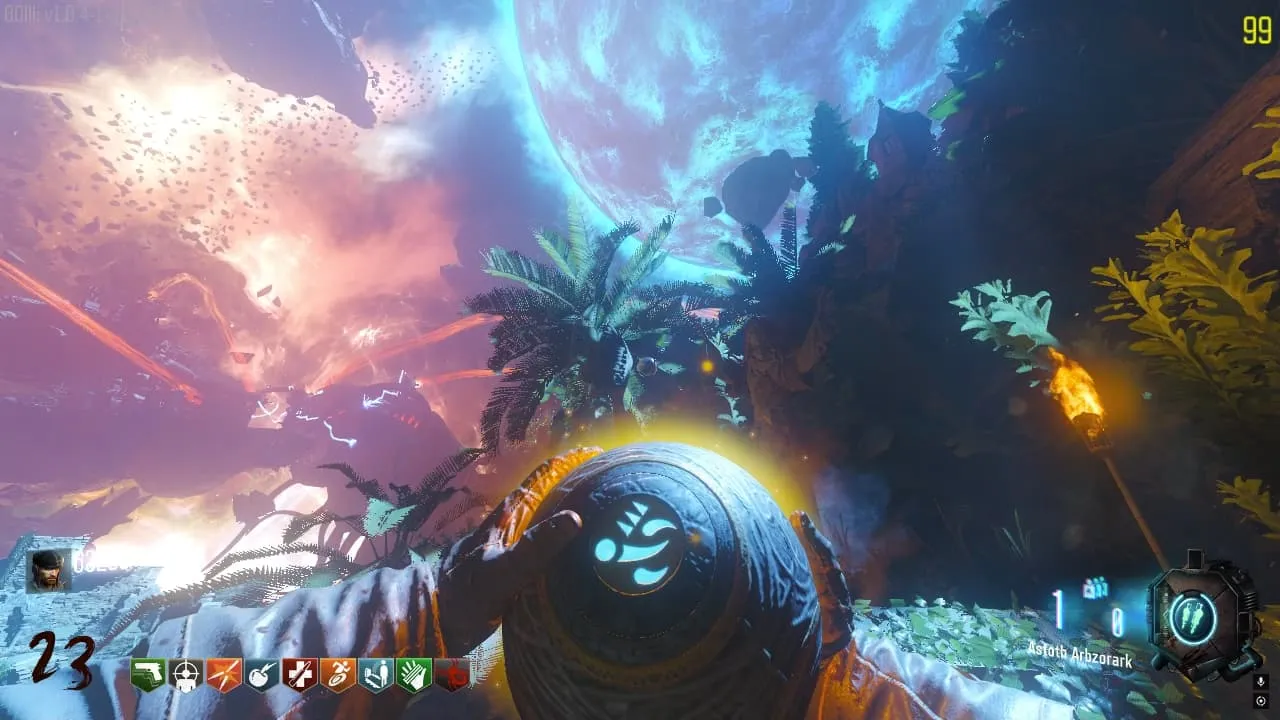Choose the orange crossed-bullets Double Tap perk
Screen dimensions: 1280x720
click(x=224, y=675)
